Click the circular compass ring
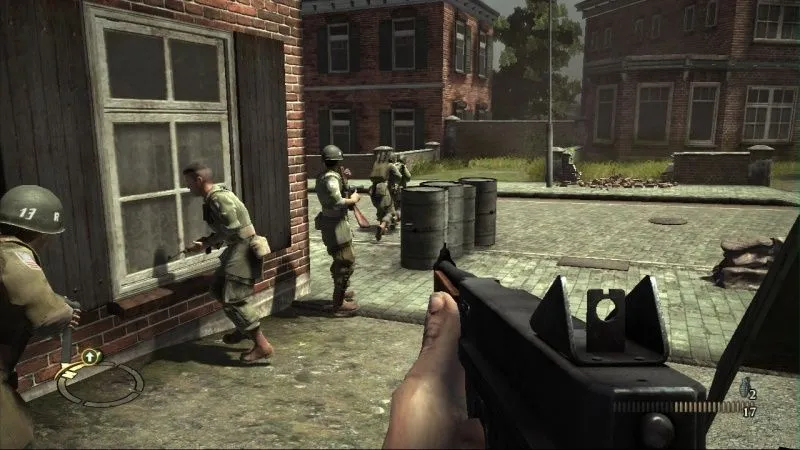800x450 pixels. point(100,383)
